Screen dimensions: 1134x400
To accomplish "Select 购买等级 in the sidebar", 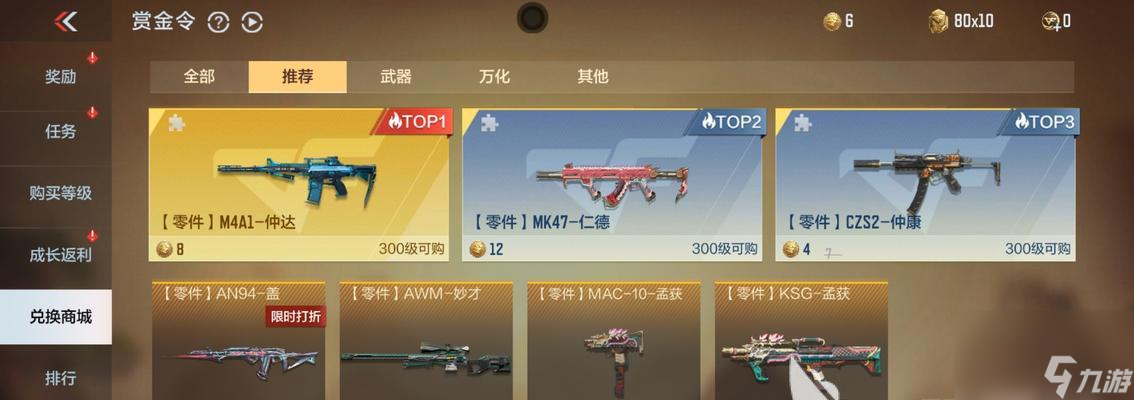I will pos(60,193).
